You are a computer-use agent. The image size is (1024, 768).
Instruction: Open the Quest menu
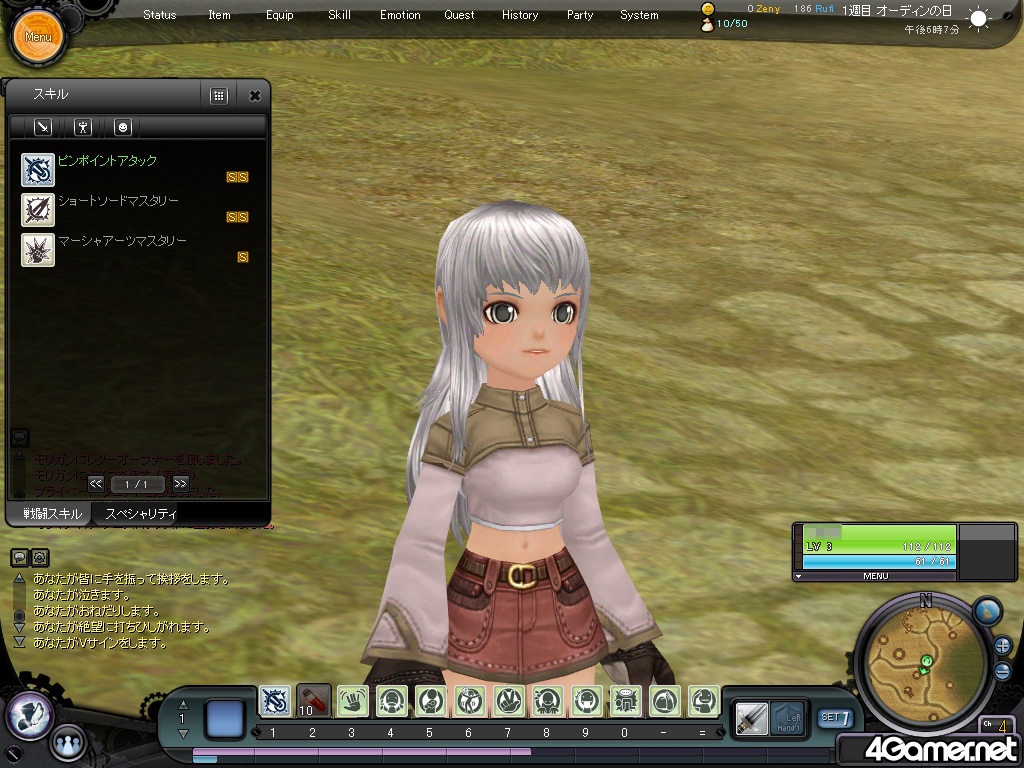pos(460,15)
